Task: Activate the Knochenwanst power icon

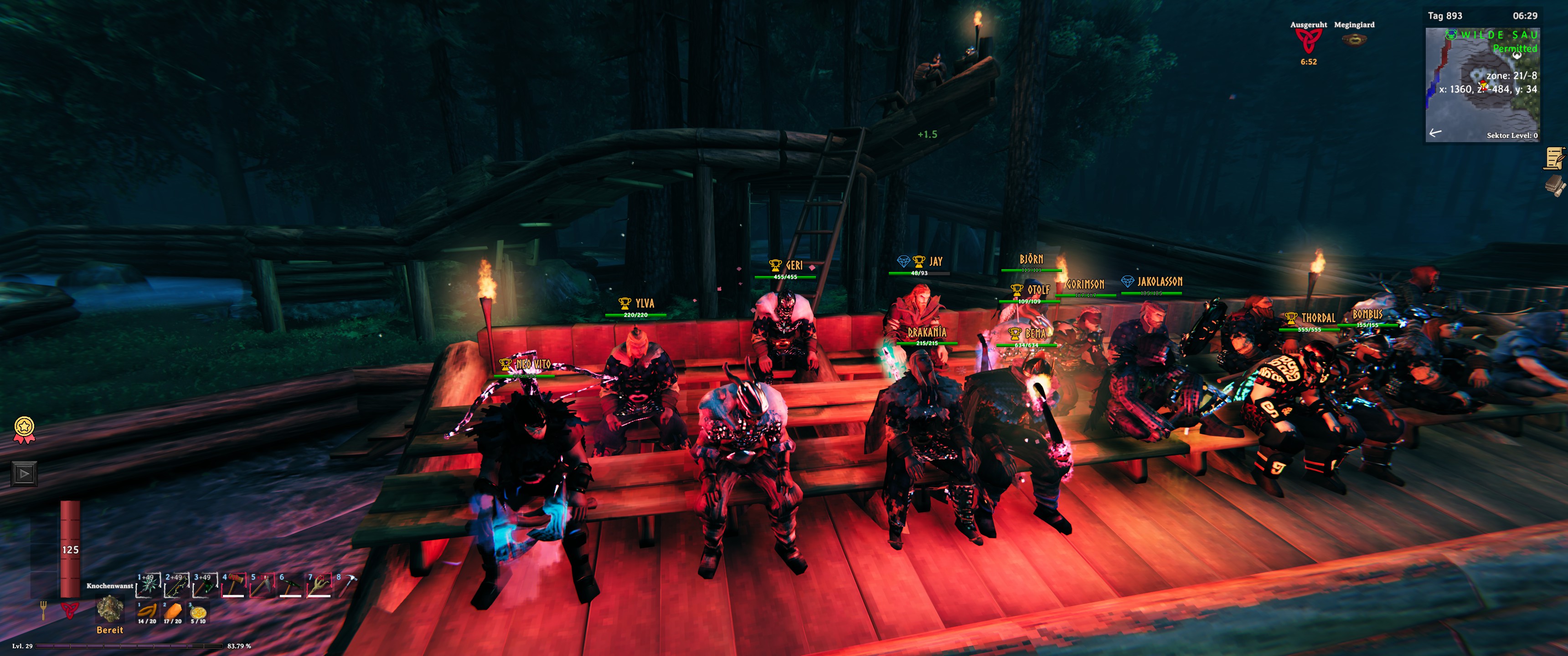Action: 110,608
